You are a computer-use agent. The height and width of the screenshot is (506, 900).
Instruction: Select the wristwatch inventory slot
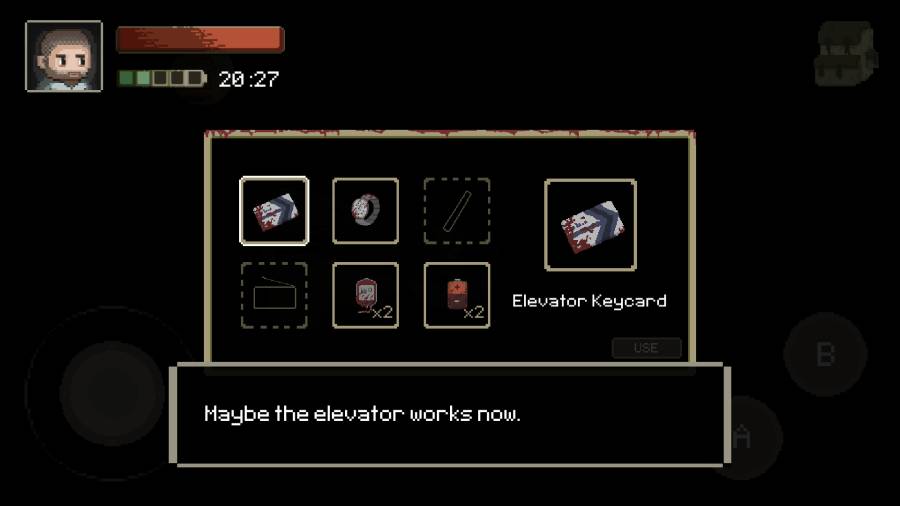click(365, 211)
